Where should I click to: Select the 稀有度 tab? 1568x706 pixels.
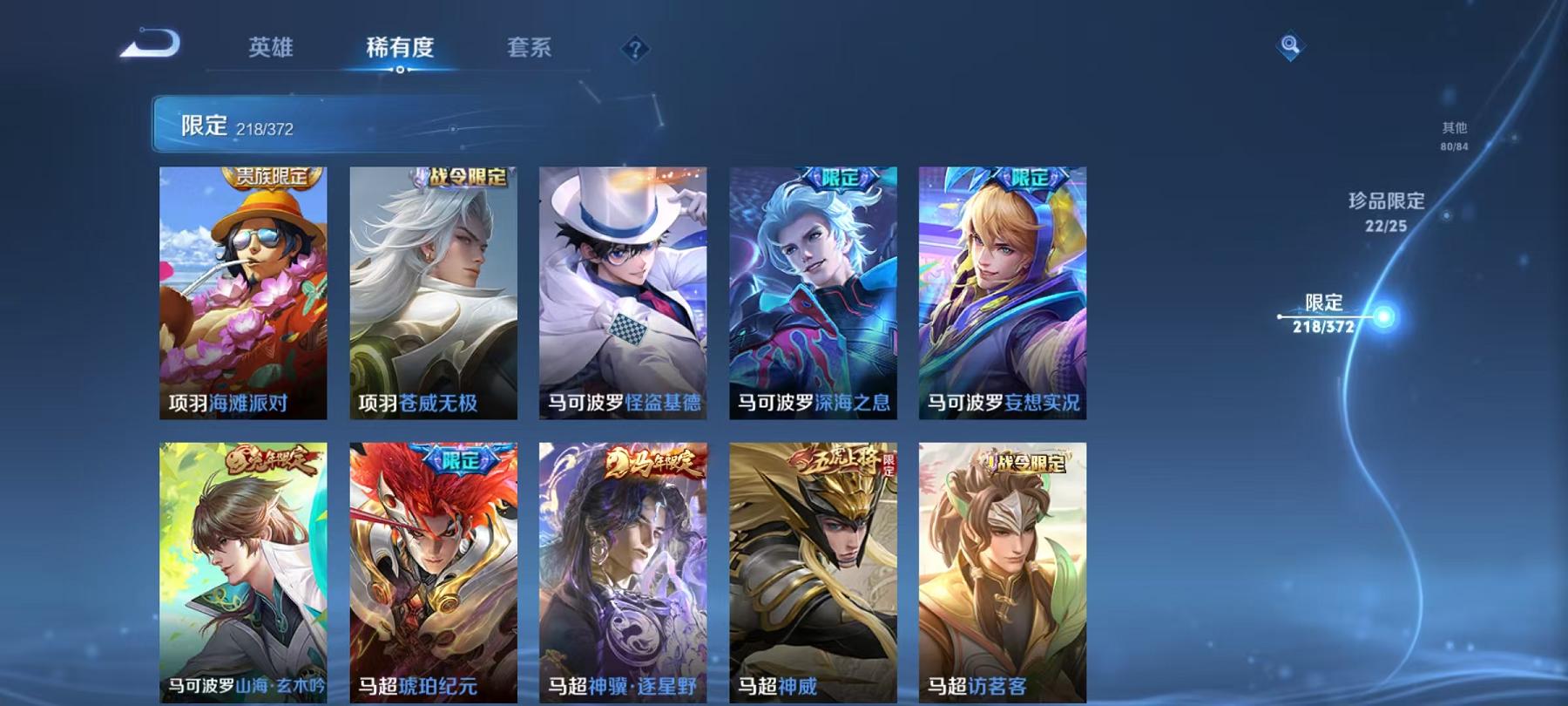[401, 50]
